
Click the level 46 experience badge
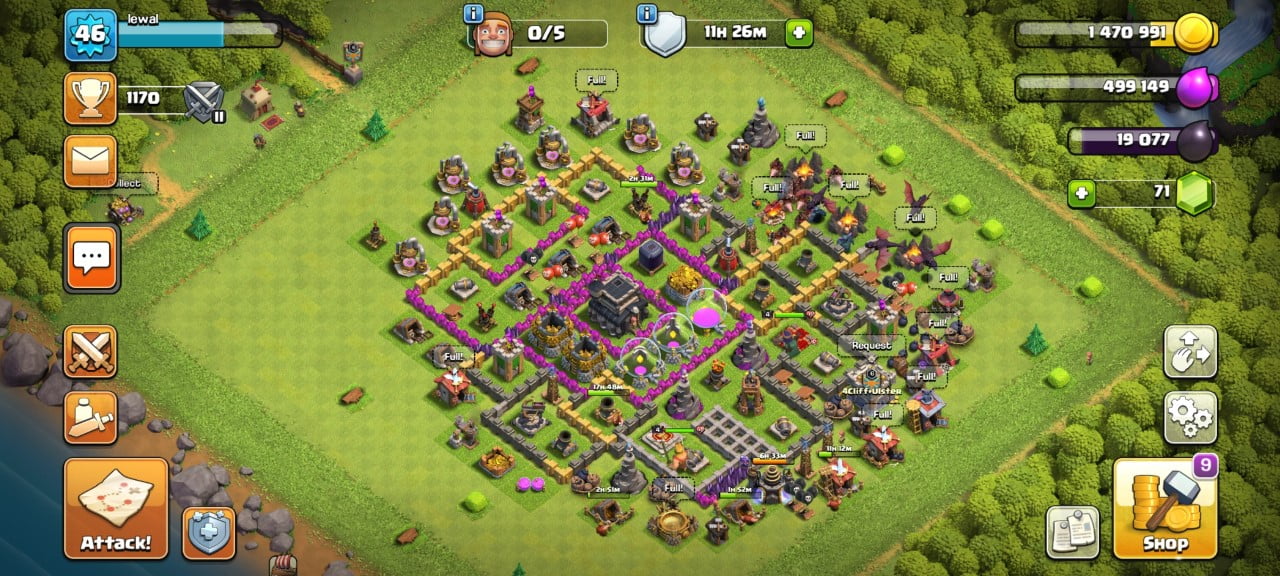coord(91,35)
